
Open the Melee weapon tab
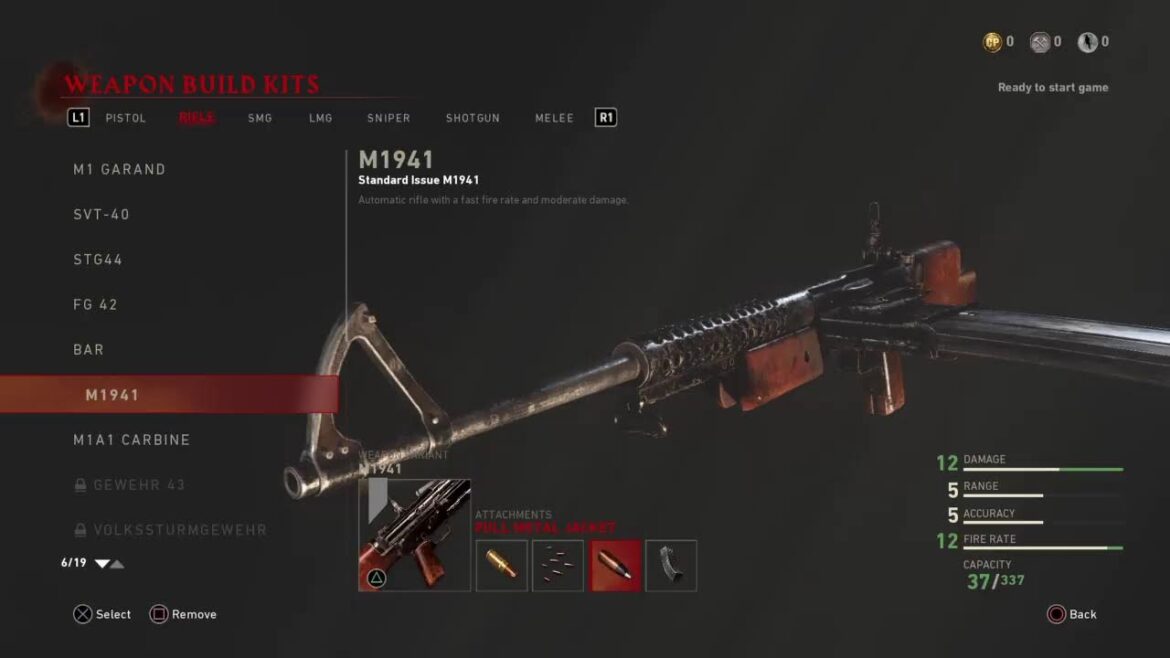(x=554, y=118)
